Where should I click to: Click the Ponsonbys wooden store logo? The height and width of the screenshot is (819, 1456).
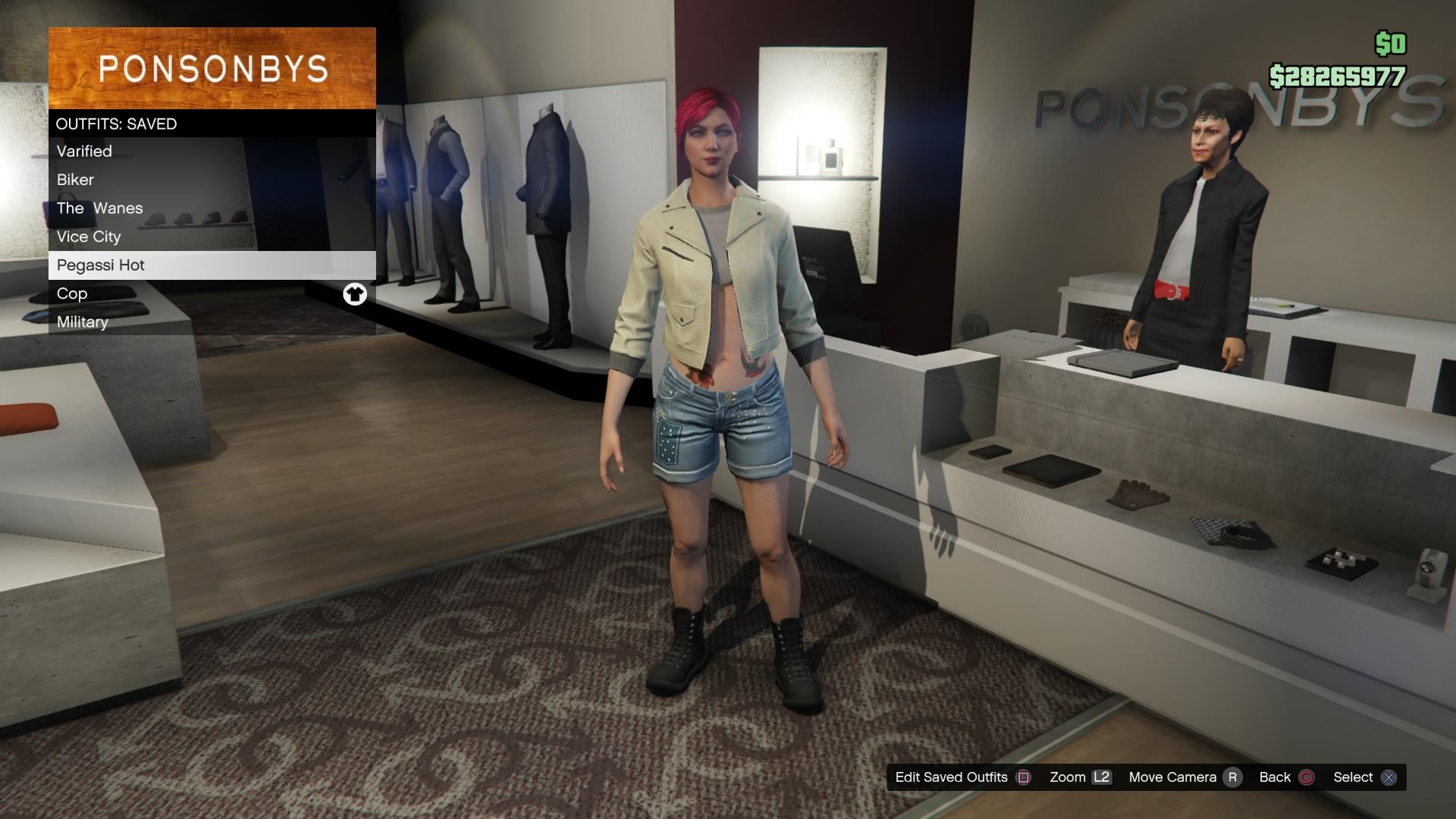pyautogui.click(x=212, y=68)
